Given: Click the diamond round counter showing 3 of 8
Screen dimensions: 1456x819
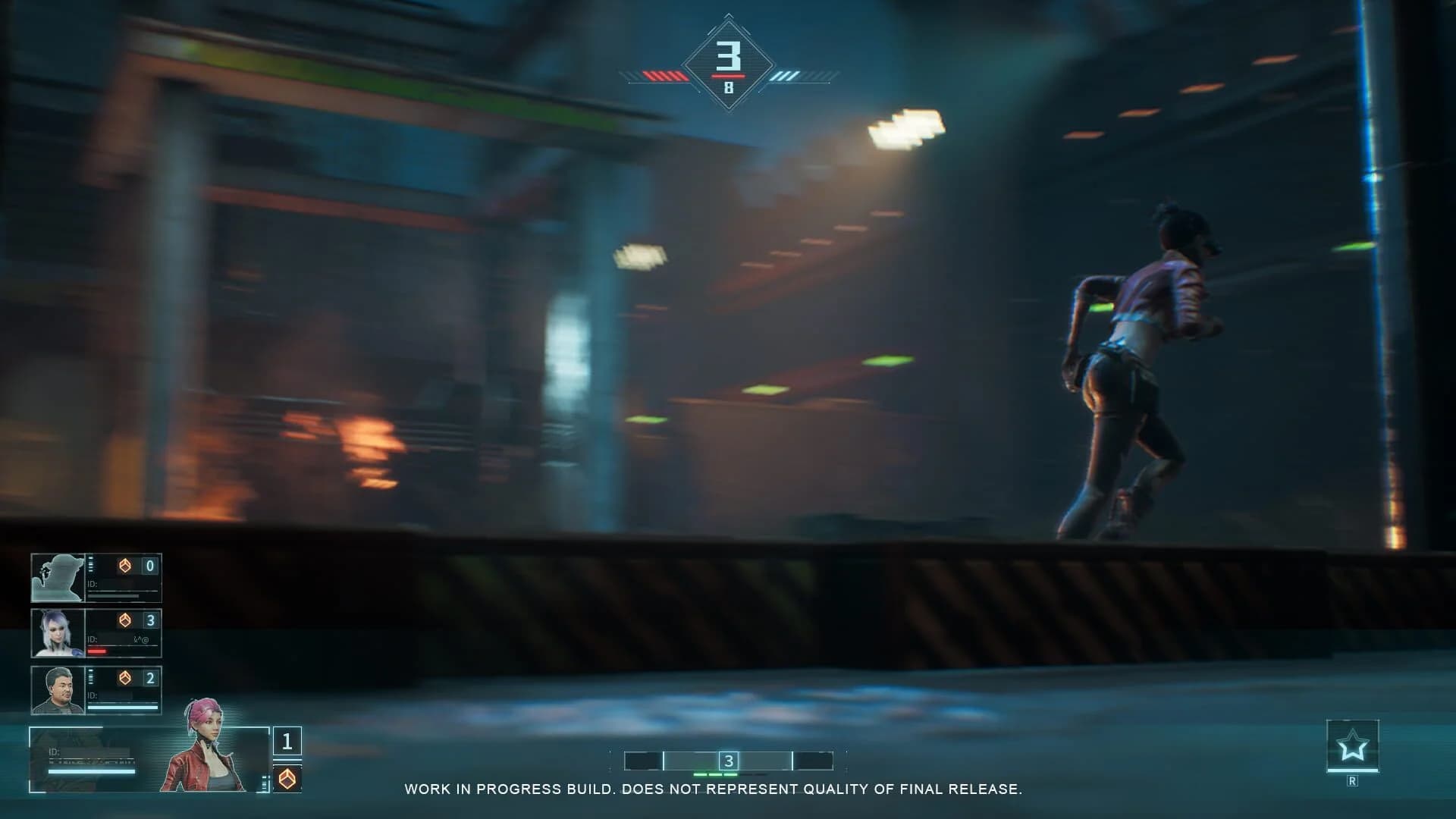Looking at the screenshot, I should 730,62.
